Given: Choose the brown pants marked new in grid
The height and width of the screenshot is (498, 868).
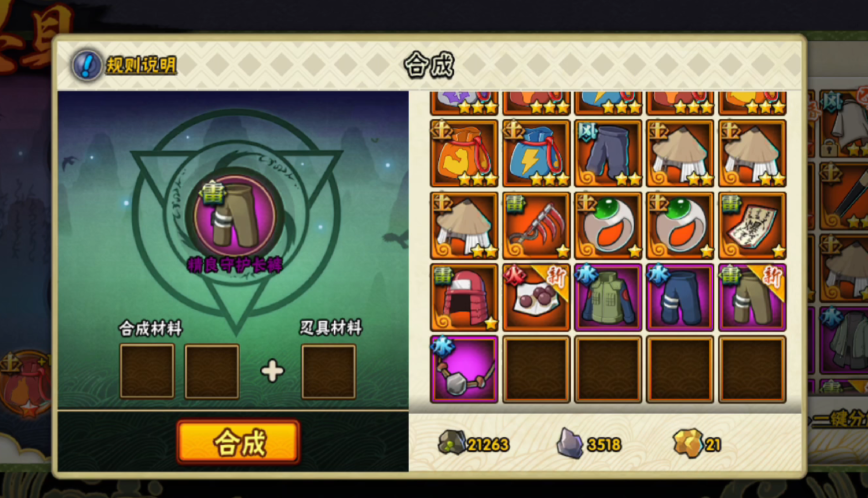Looking at the screenshot, I should coord(752,297).
